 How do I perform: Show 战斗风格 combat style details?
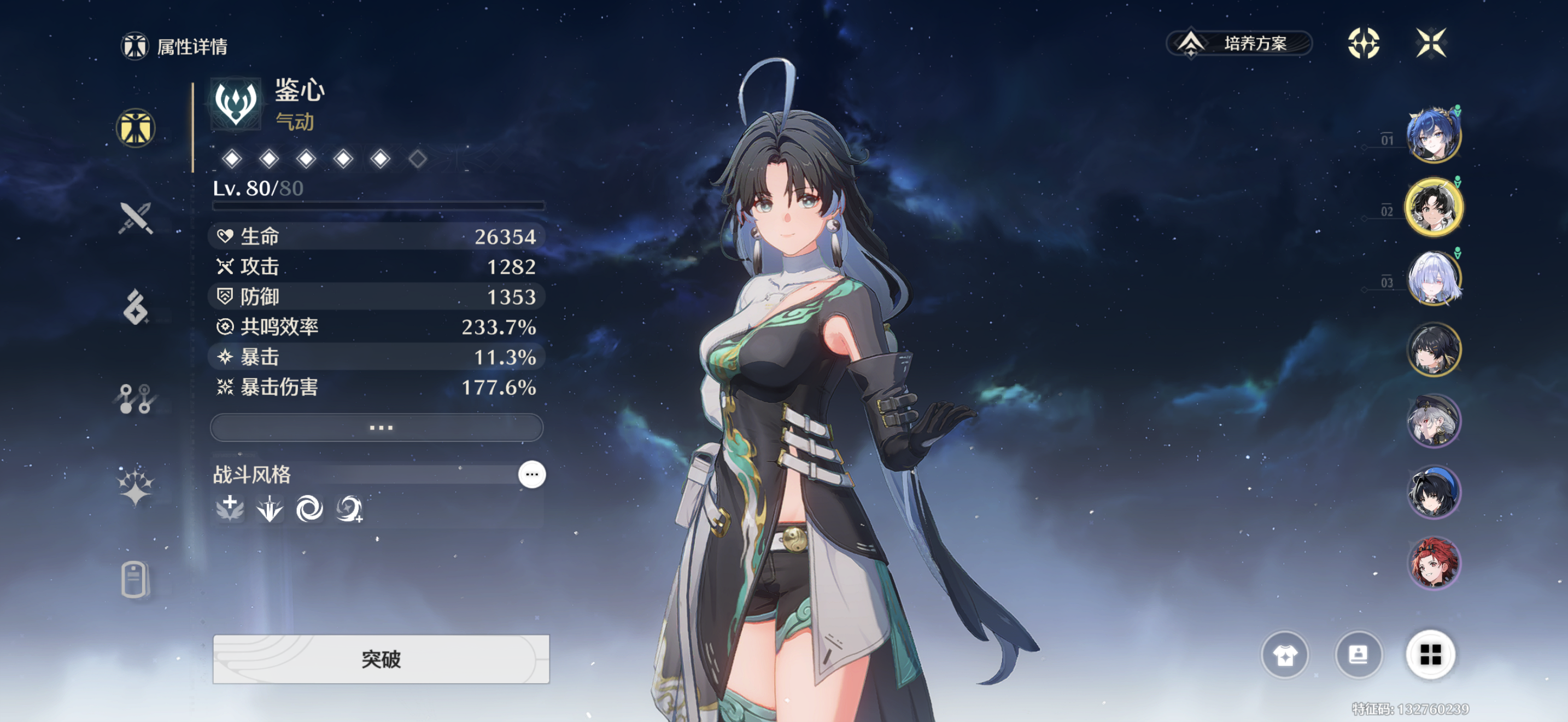pyautogui.click(x=531, y=474)
